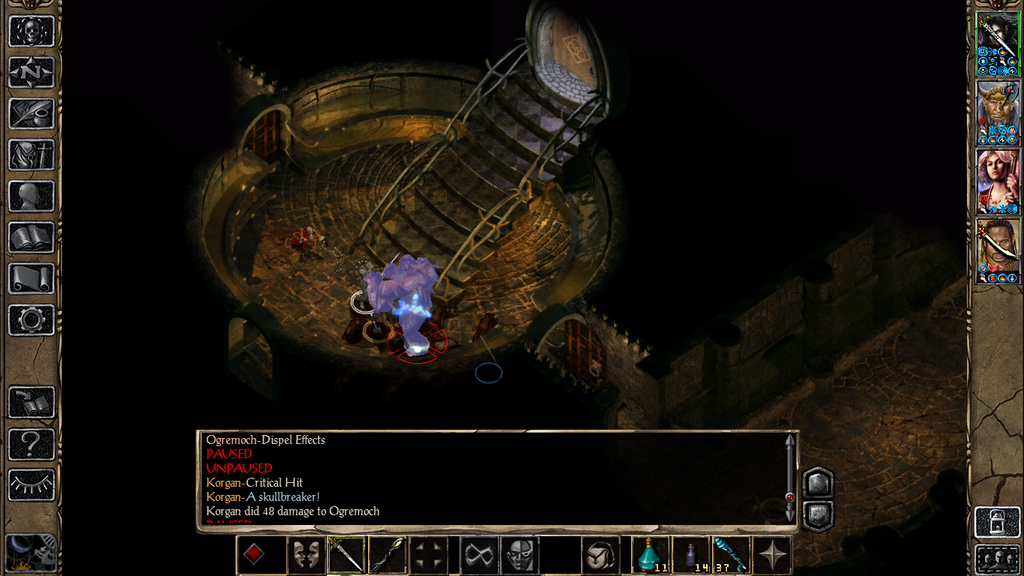Select the fourth party member portrait
1024x576 pixels.
[997, 250]
